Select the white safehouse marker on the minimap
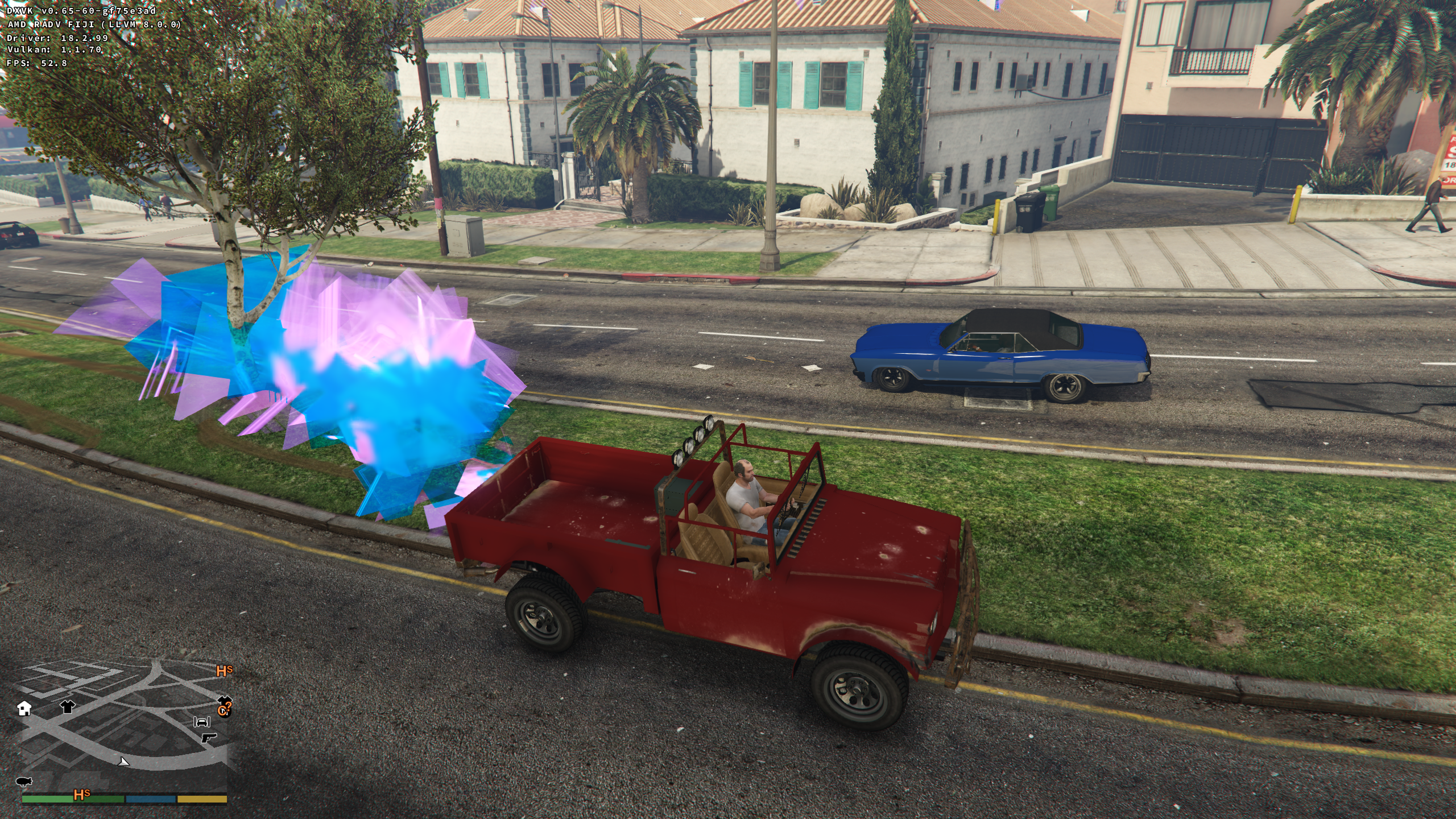Screen dimensions: 1456x819 pyautogui.click(x=24, y=709)
